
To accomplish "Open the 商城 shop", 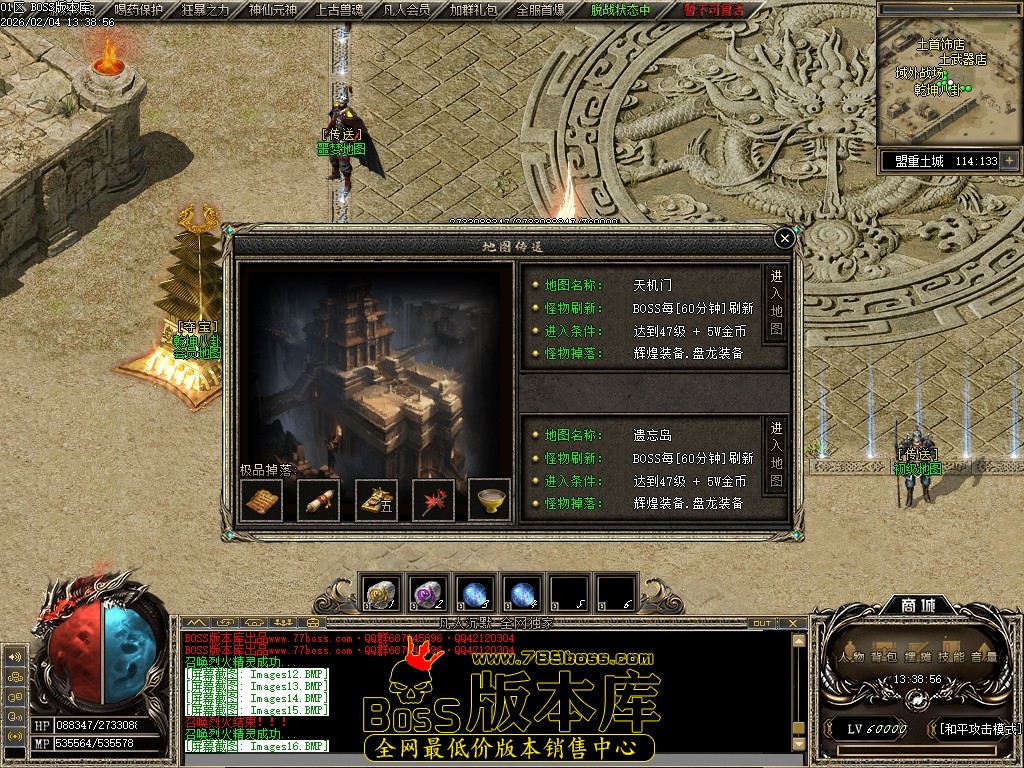I will pos(912,606).
